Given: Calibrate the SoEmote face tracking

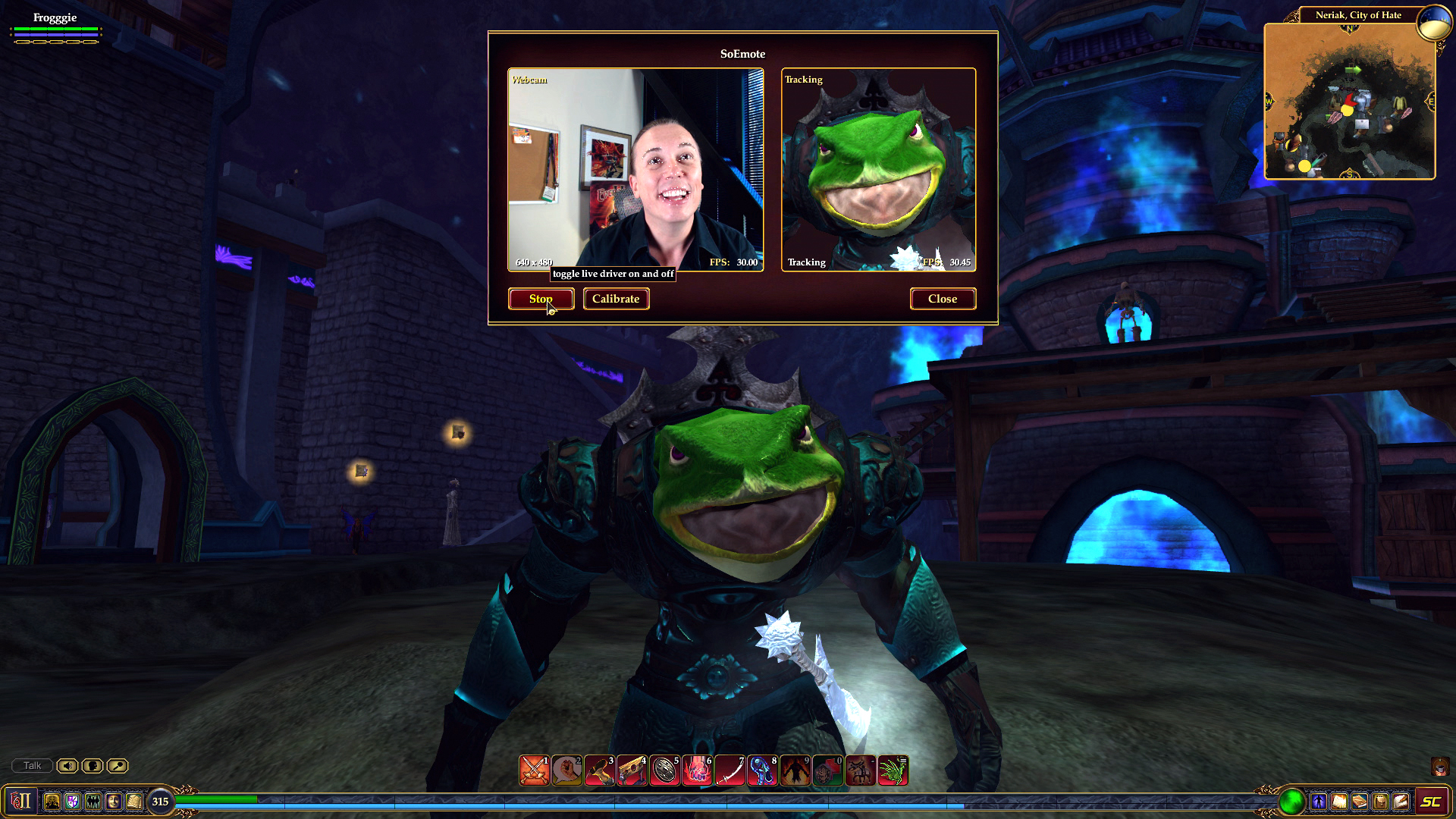Looking at the screenshot, I should tap(616, 299).
